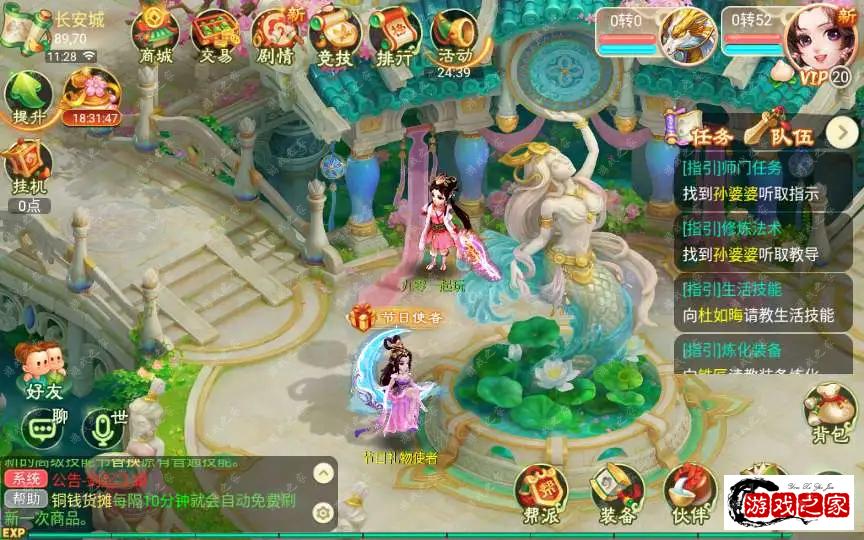
Task: Open the 背包 backpack
Action: pos(830,410)
